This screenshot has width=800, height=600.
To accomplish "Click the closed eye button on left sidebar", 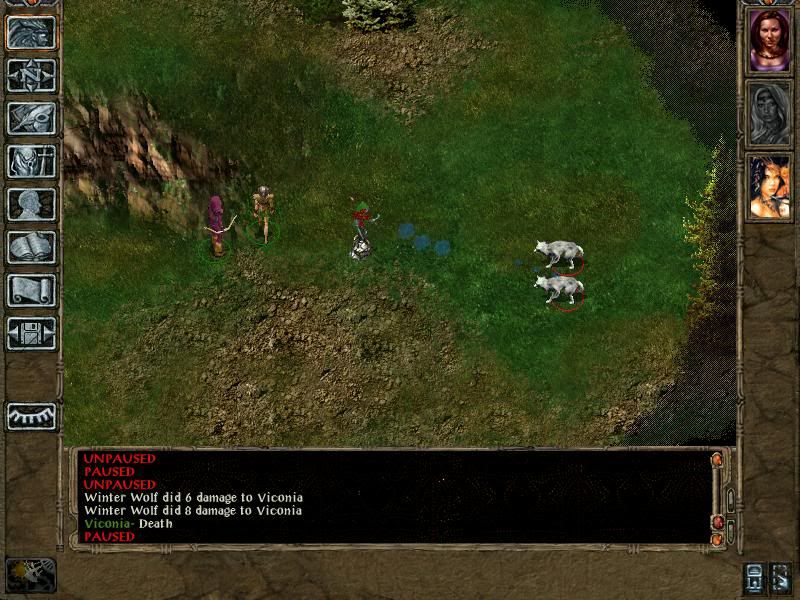I will point(31,416).
